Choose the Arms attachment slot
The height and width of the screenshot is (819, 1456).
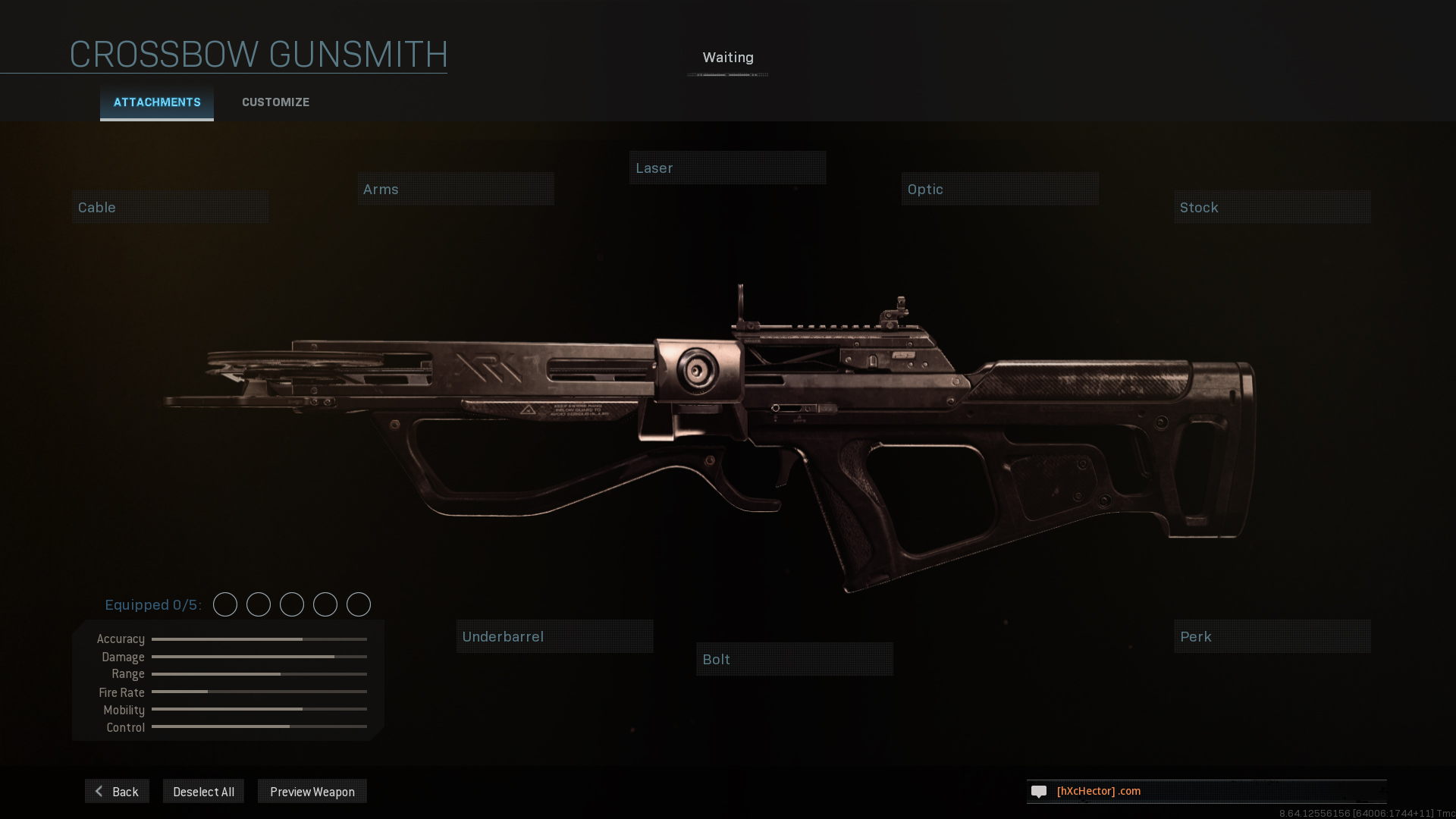click(x=456, y=189)
